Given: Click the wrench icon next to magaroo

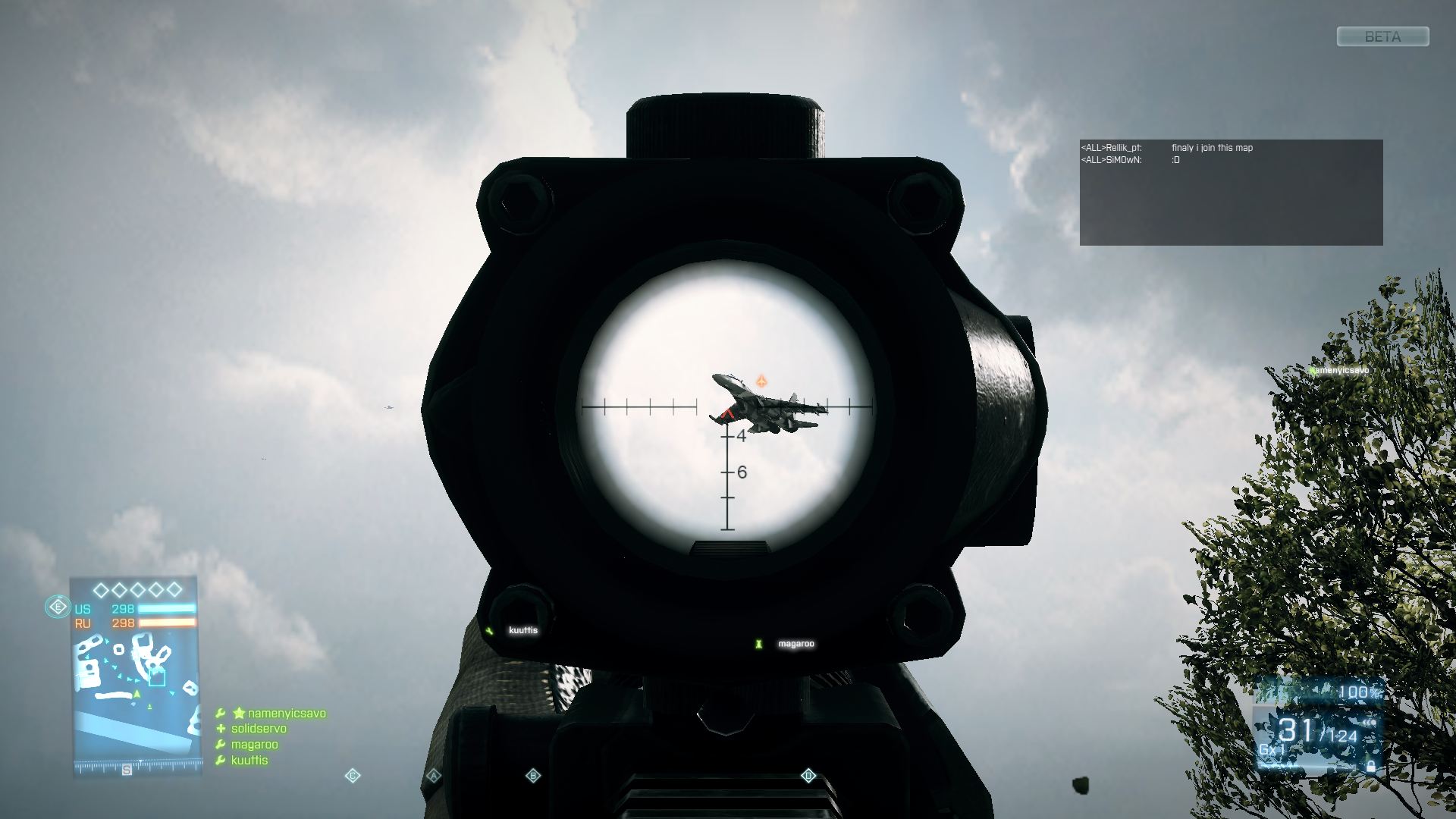Looking at the screenshot, I should point(221,744).
